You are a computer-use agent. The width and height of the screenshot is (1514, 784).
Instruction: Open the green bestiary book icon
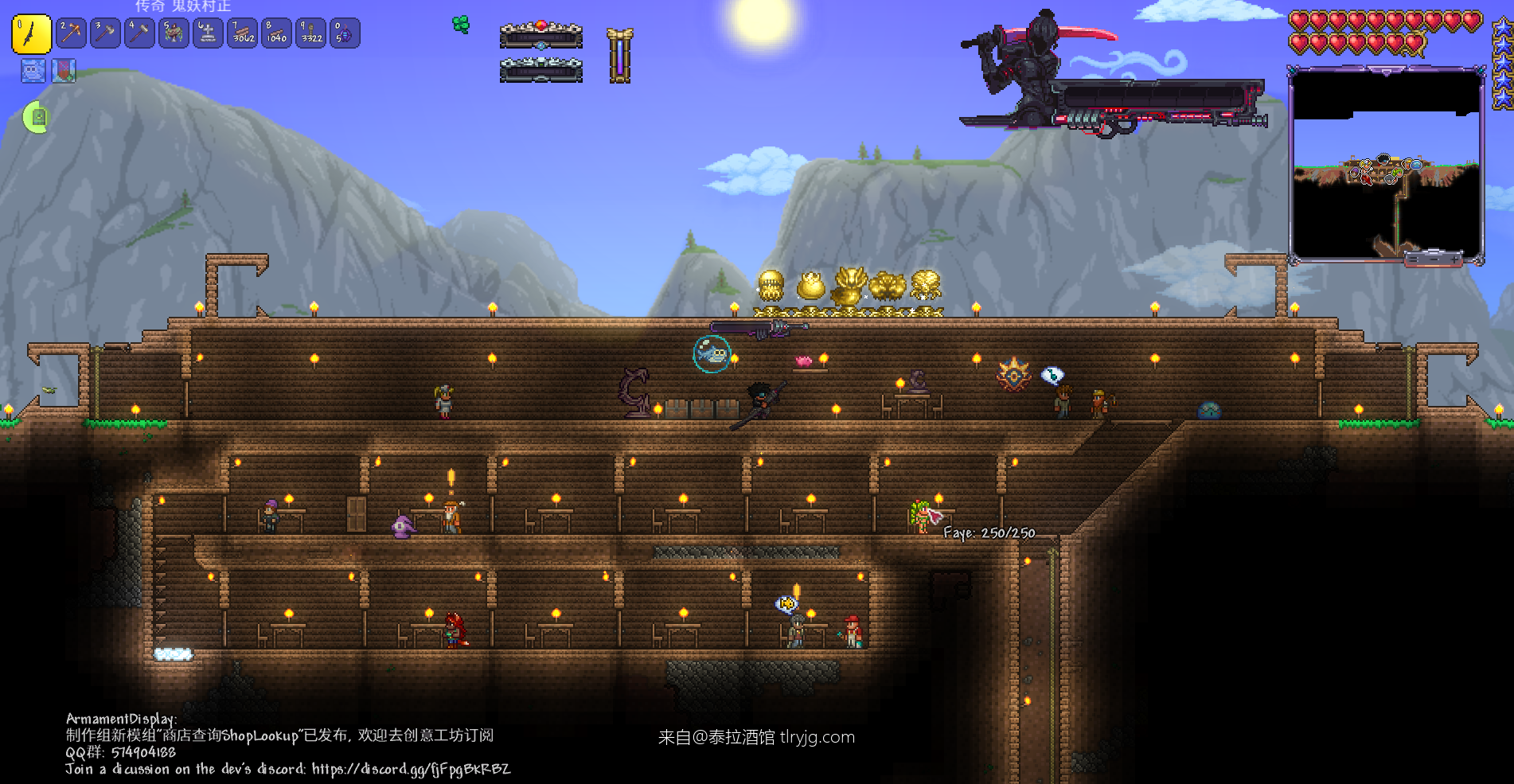click(37, 118)
